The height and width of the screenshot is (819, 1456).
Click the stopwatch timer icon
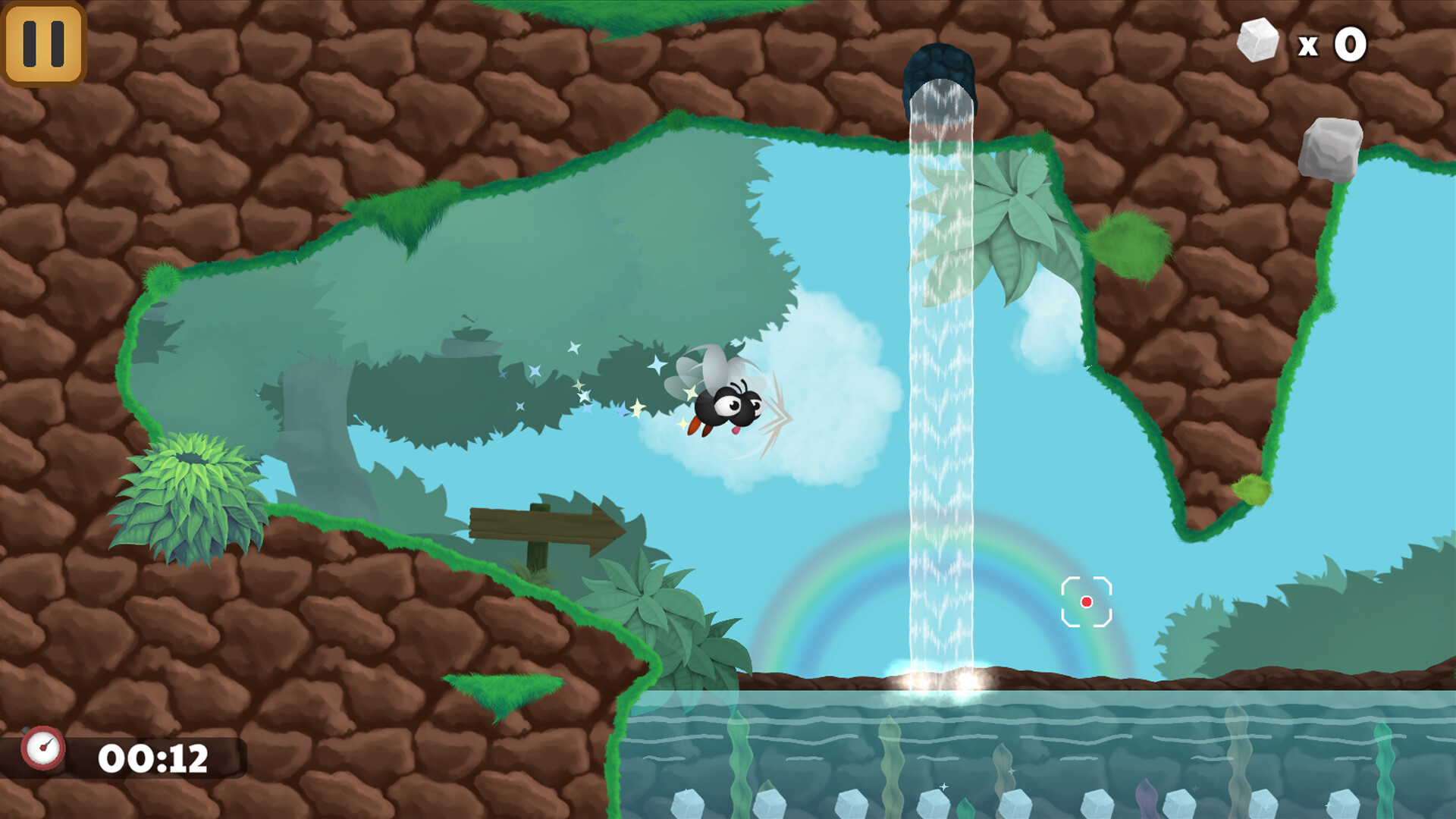click(44, 749)
